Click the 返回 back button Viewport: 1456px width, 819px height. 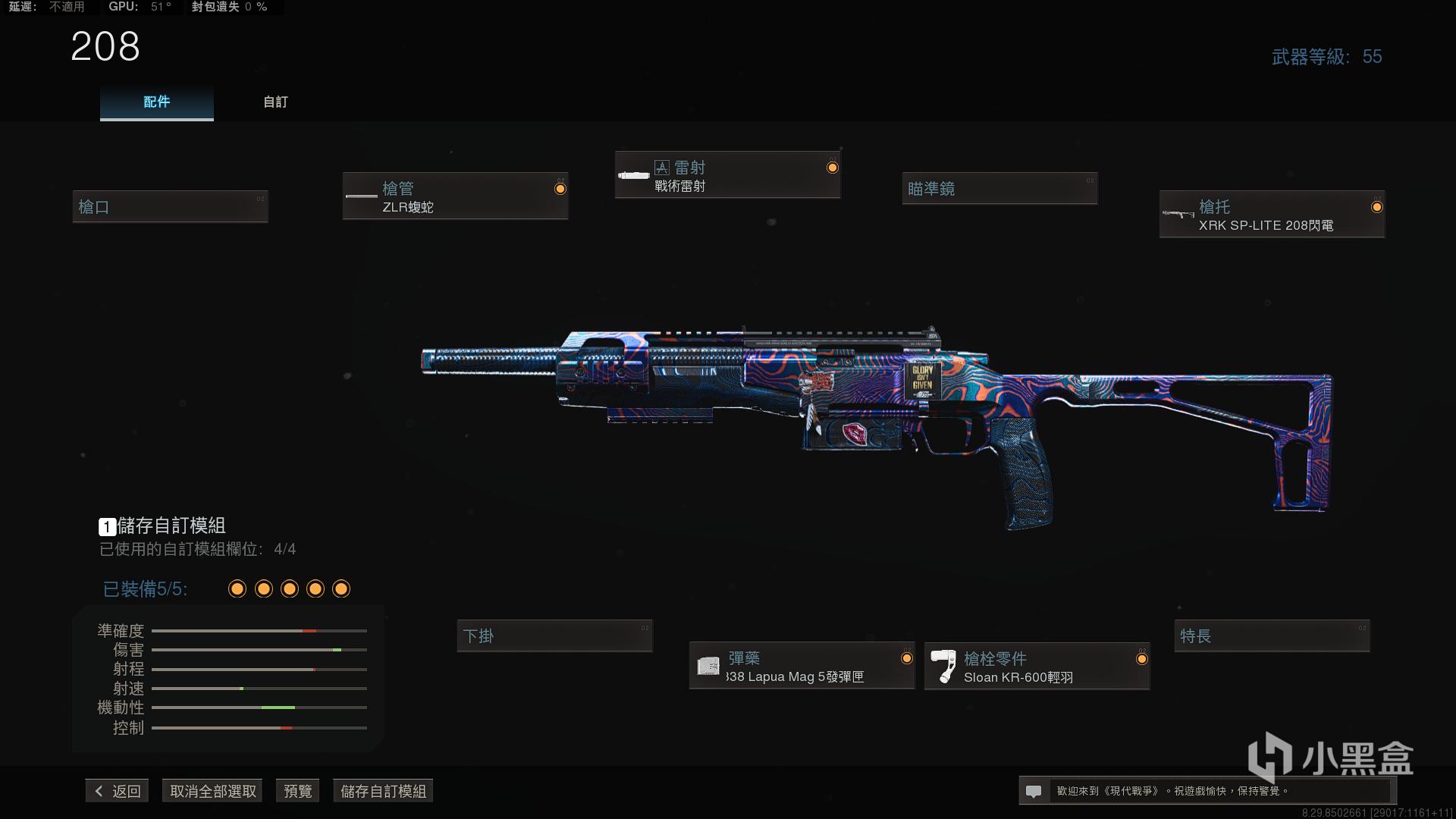pos(118,791)
